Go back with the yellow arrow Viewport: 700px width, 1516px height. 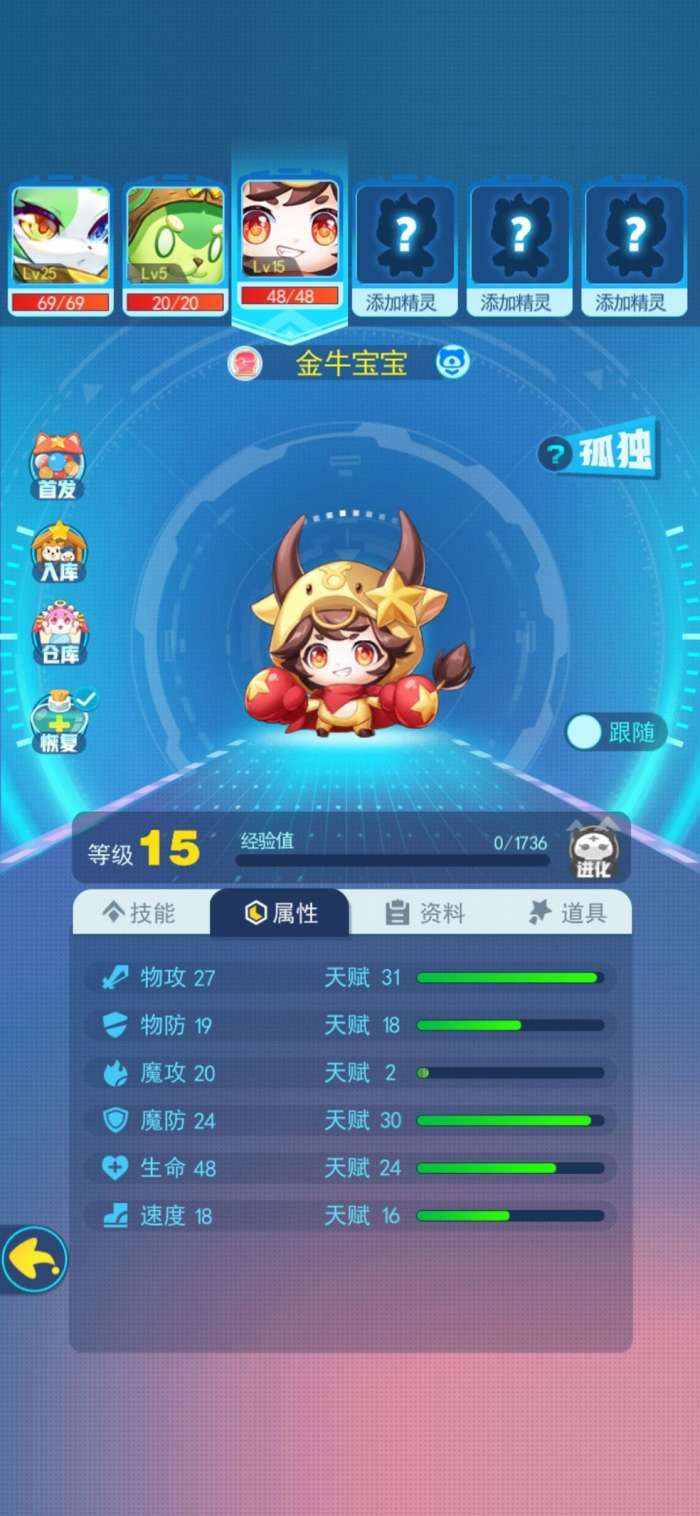click(34, 1259)
